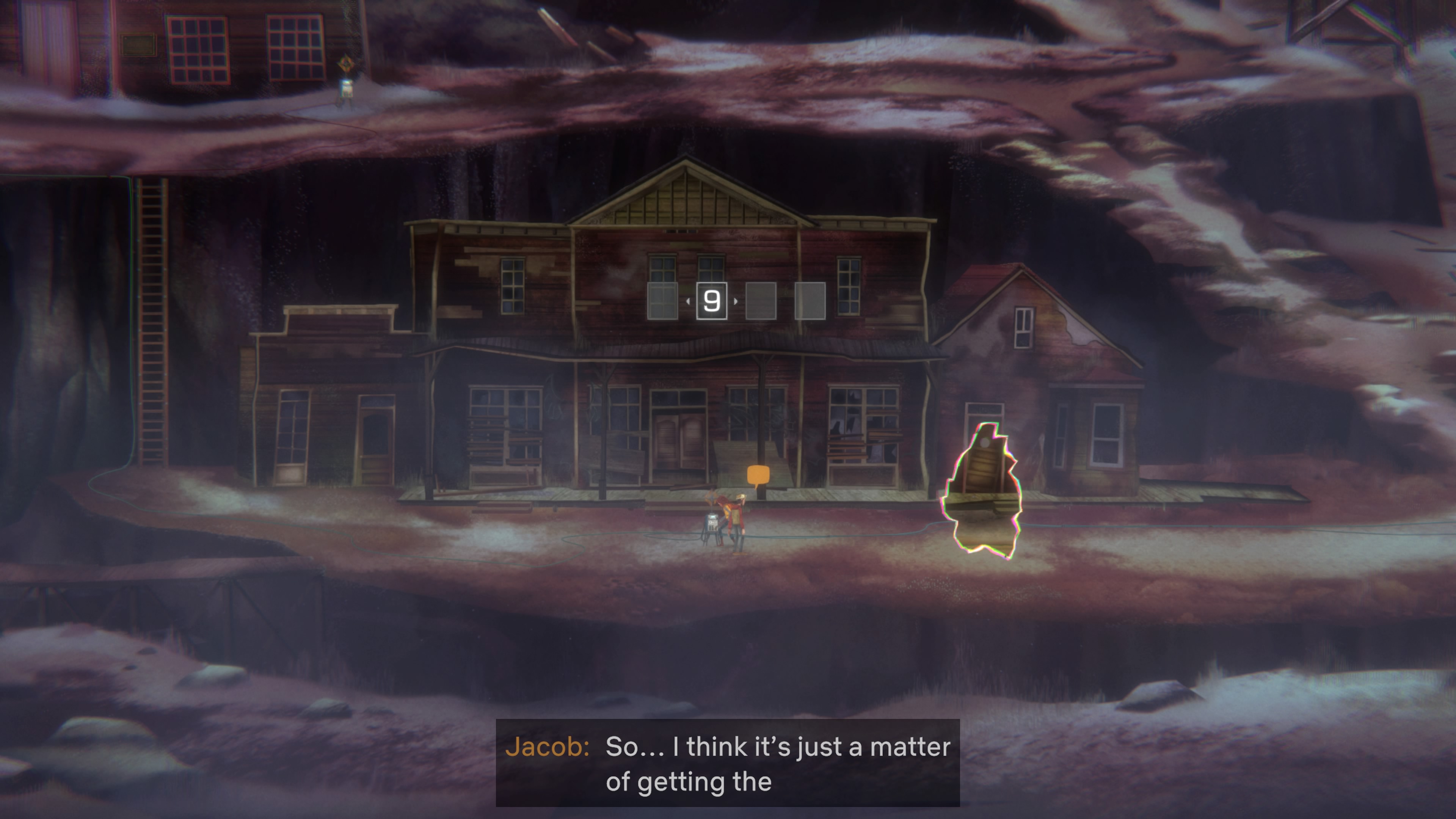Choose the orange speech bubble dialogue prompt
Viewport: 1456px width, 819px height.
(758, 475)
